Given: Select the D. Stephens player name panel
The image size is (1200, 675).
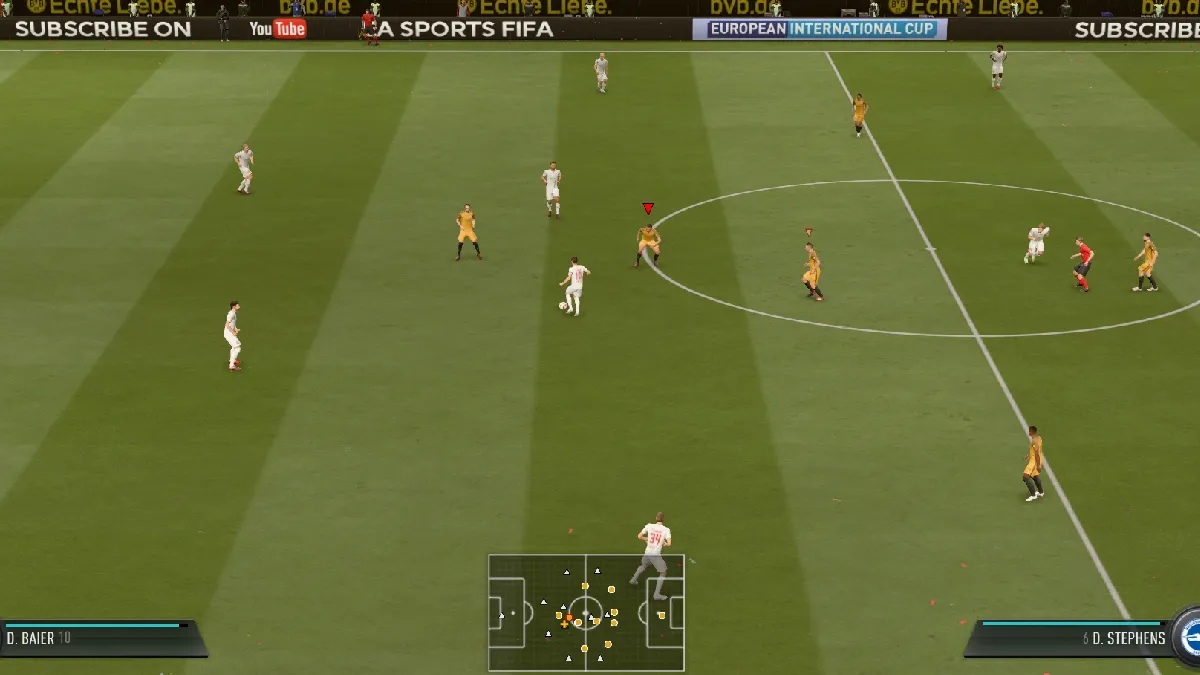Looking at the screenshot, I should [1068, 638].
